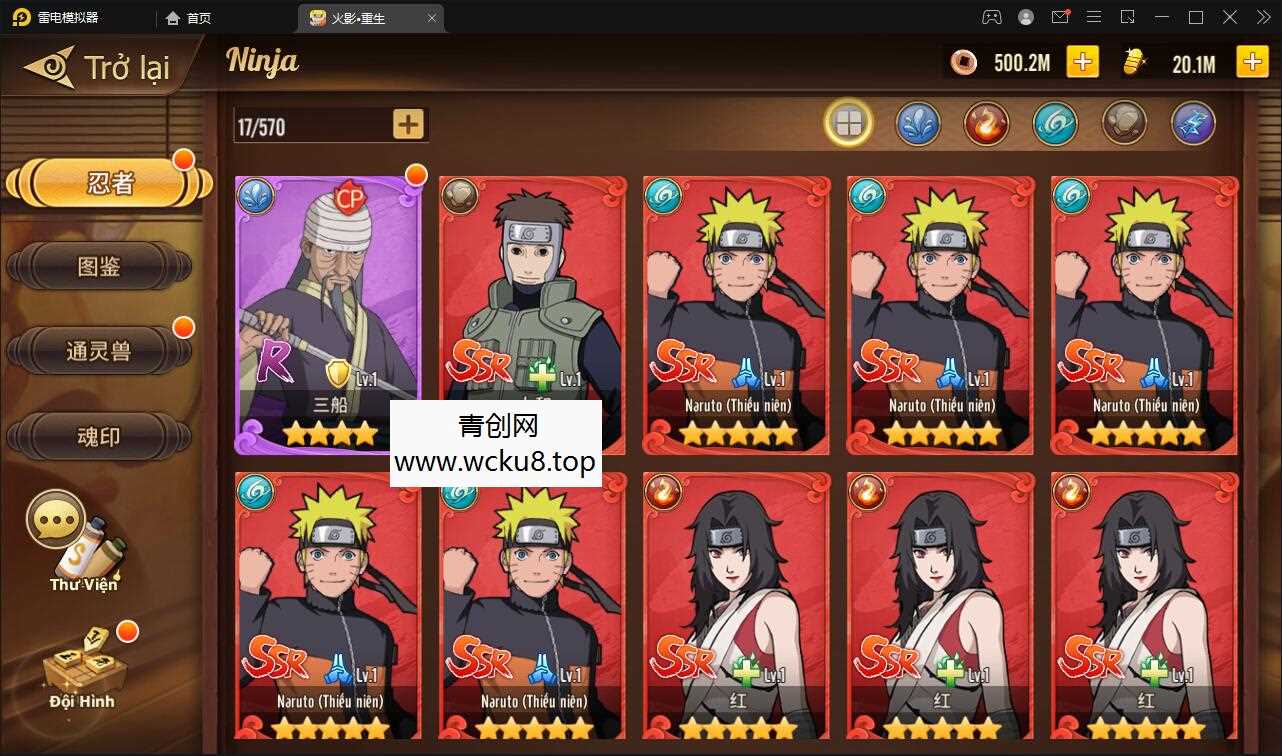Add more gold ingots
The width and height of the screenshot is (1282, 756).
coord(1252,62)
